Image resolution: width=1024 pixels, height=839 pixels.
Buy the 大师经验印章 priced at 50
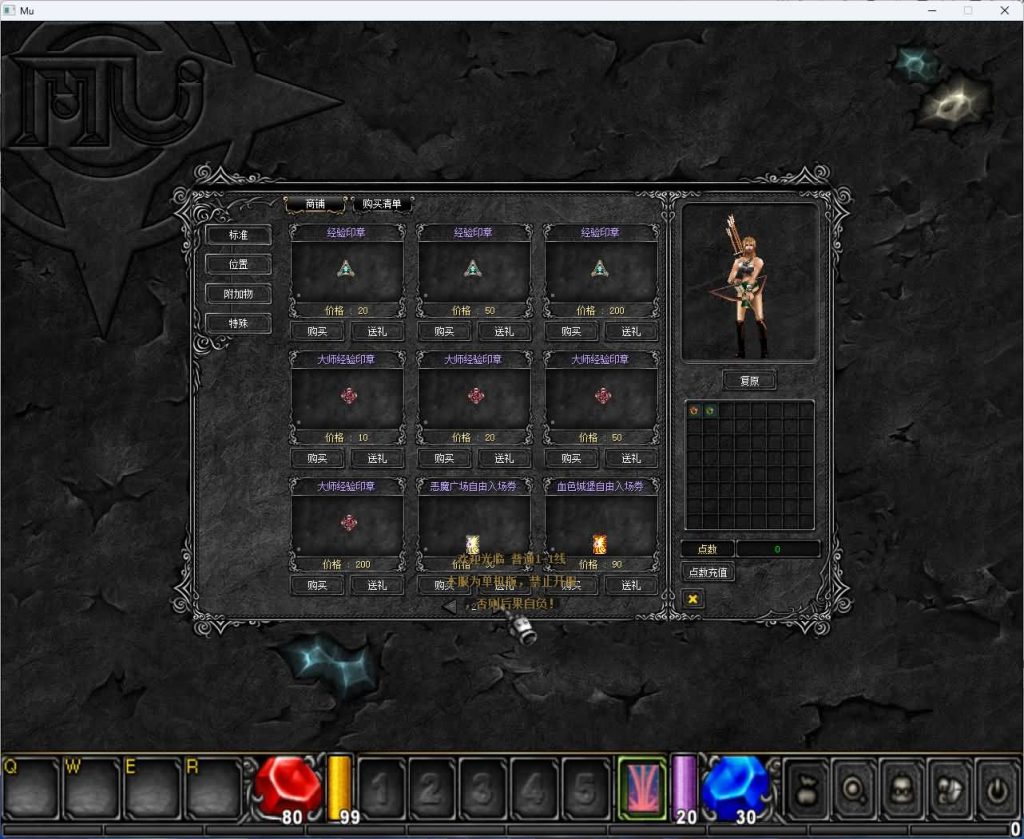click(x=571, y=458)
